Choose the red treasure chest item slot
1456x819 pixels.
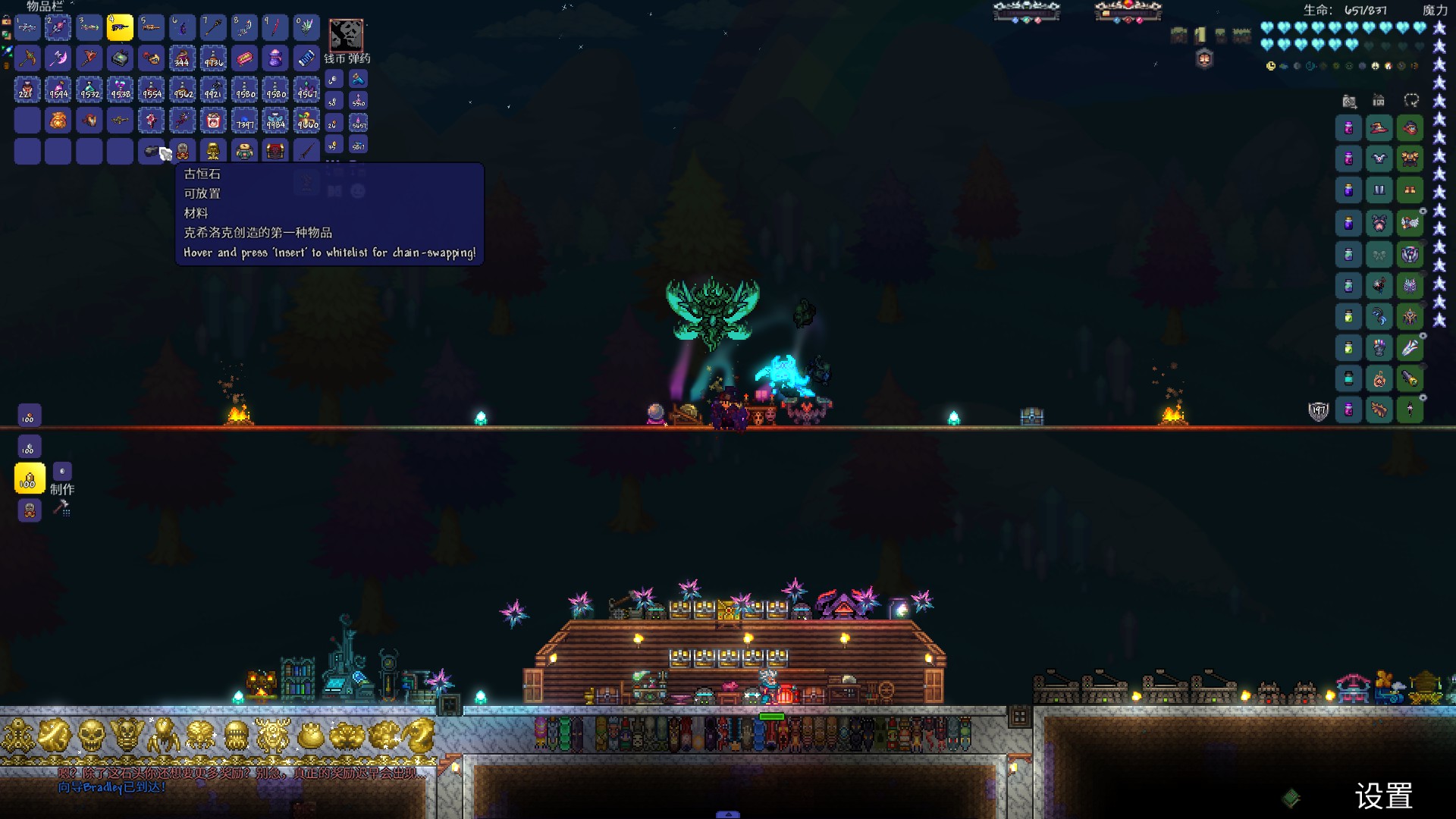(x=275, y=151)
